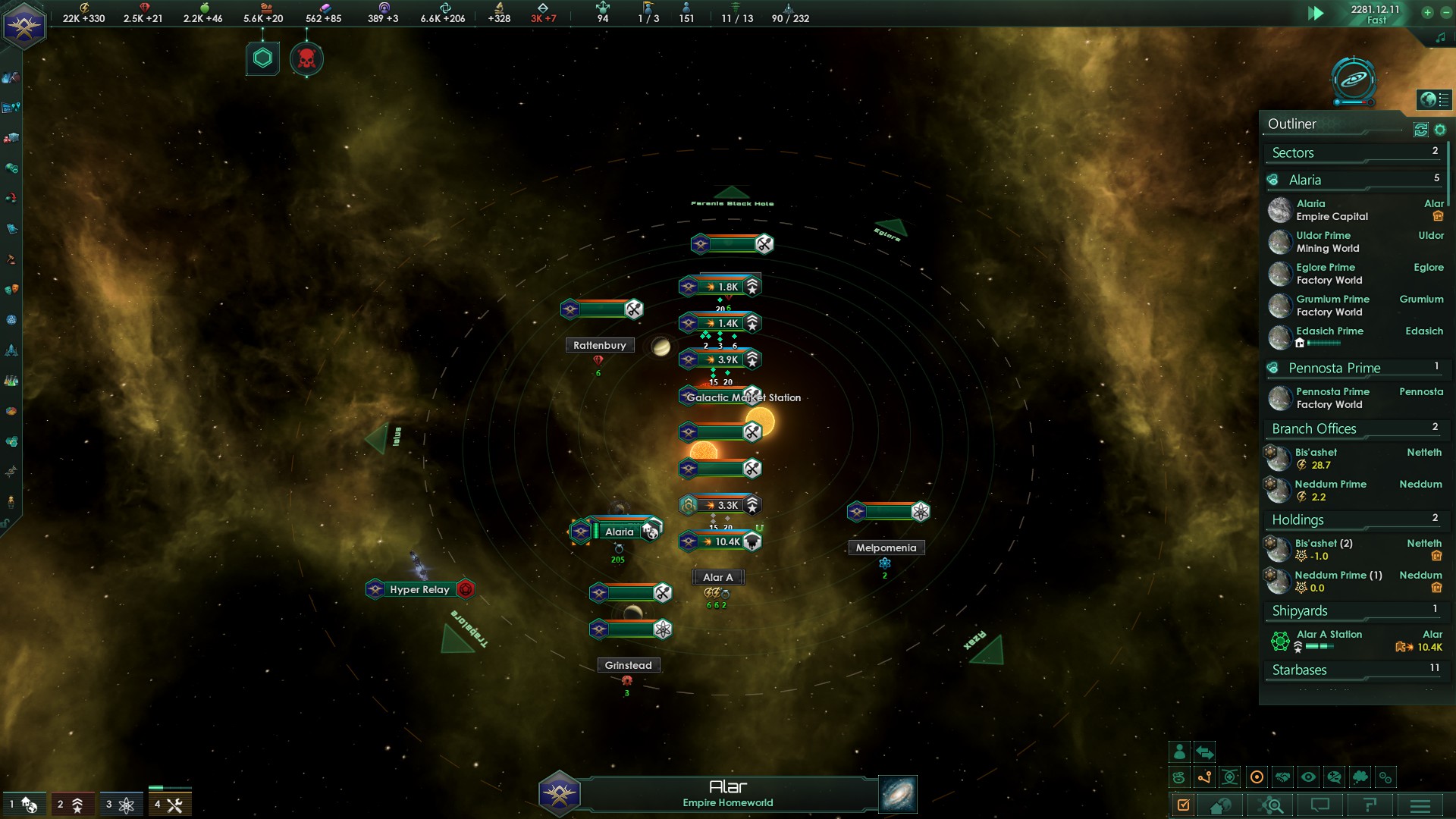Toggle the planet view icon near the Outliner
The height and width of the screenshot is (819, 1456).
[1429, 99]
